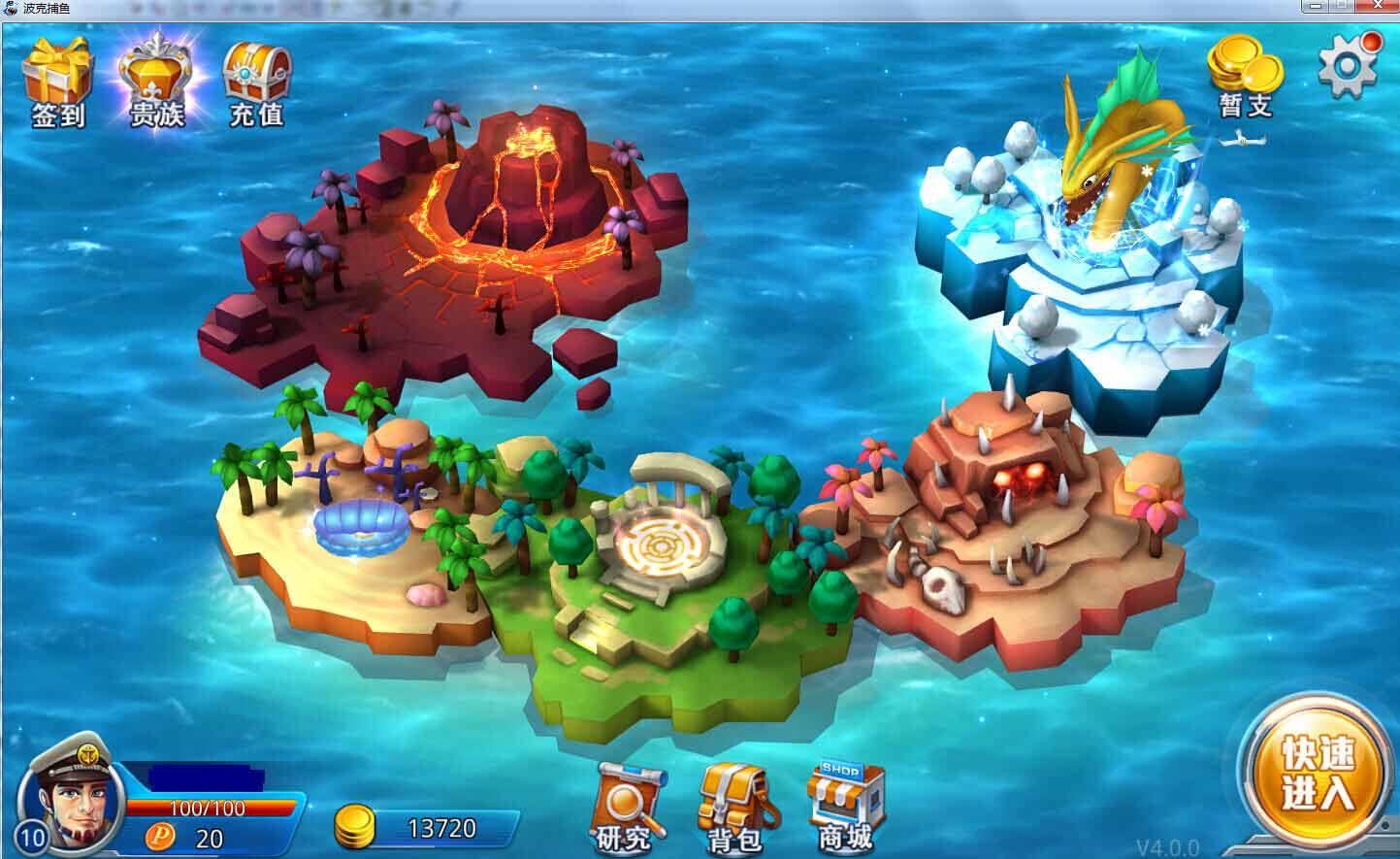The image size is (1400, 859).
Task: Open the gear settings menu
Action: (1348, 65)
